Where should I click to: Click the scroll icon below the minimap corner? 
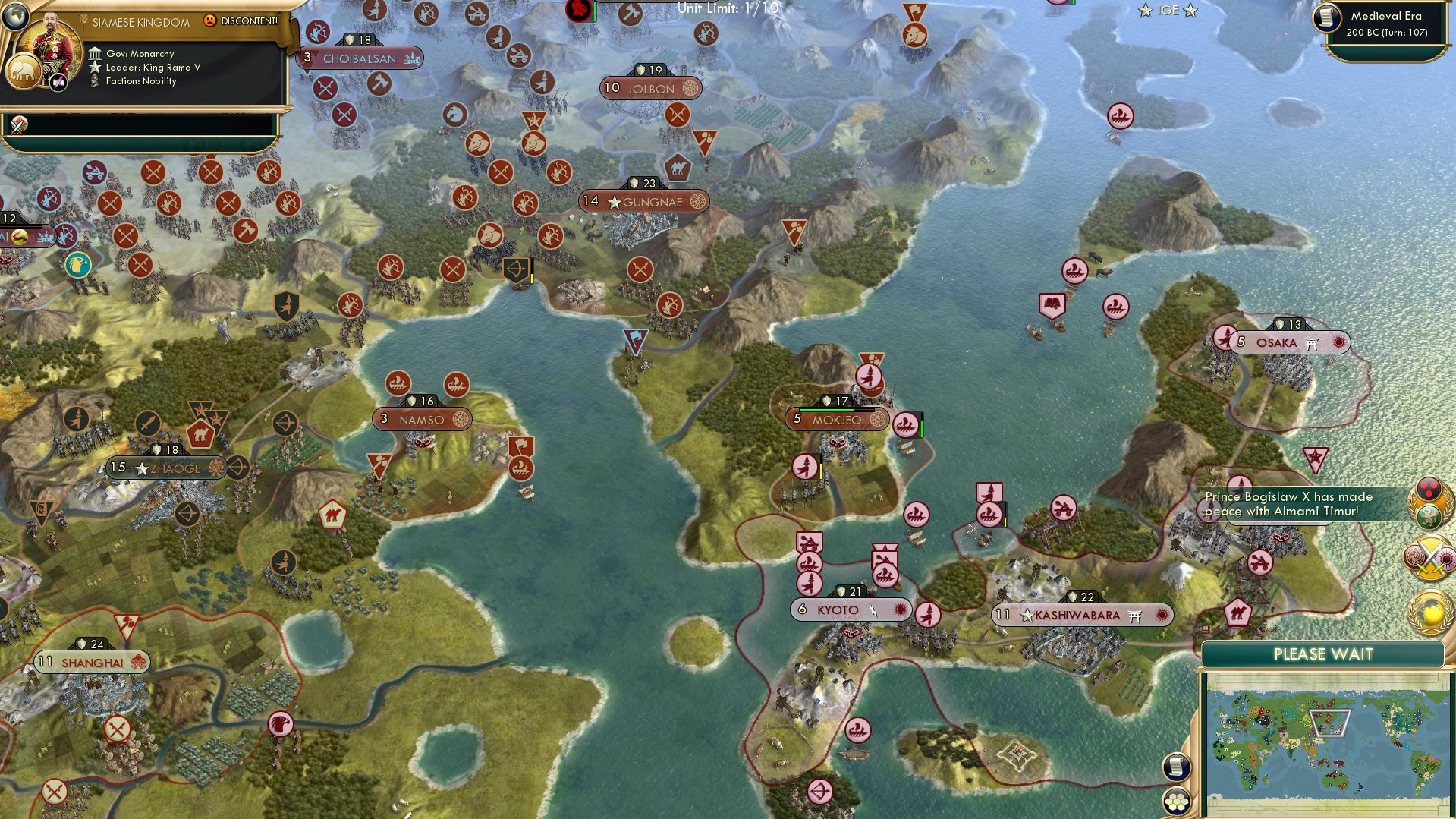(x=1175, y=768)
